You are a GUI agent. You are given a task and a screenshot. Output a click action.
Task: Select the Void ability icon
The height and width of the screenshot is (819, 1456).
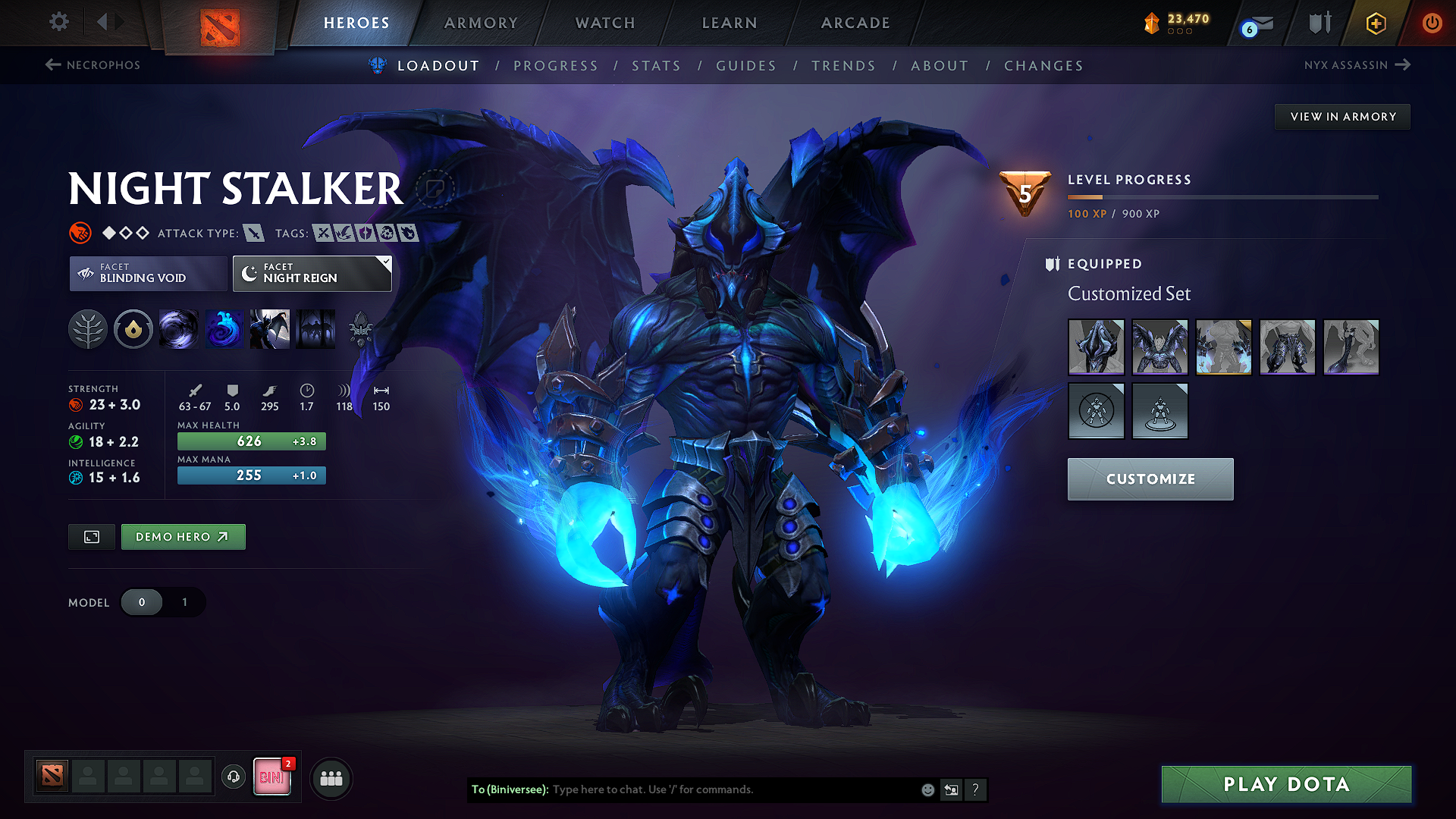(179, 329)
